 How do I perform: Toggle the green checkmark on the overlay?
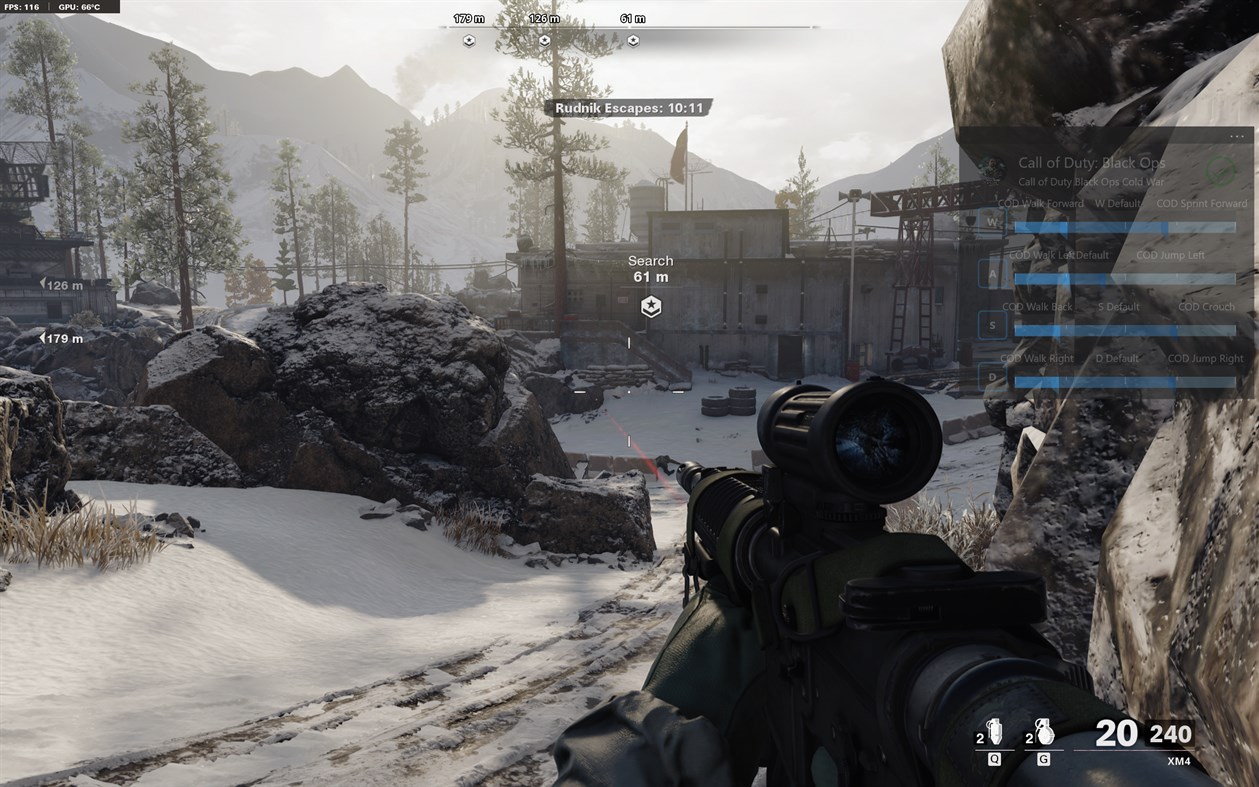[1219, 170]
